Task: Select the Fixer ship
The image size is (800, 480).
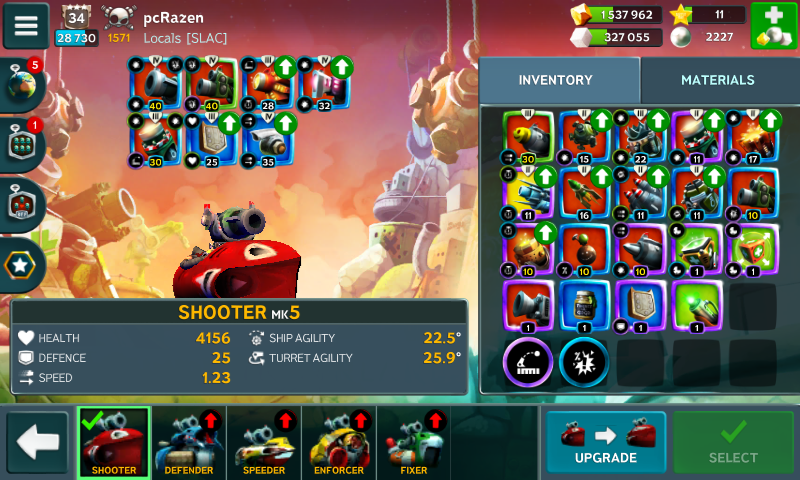Action: [413, 442]
